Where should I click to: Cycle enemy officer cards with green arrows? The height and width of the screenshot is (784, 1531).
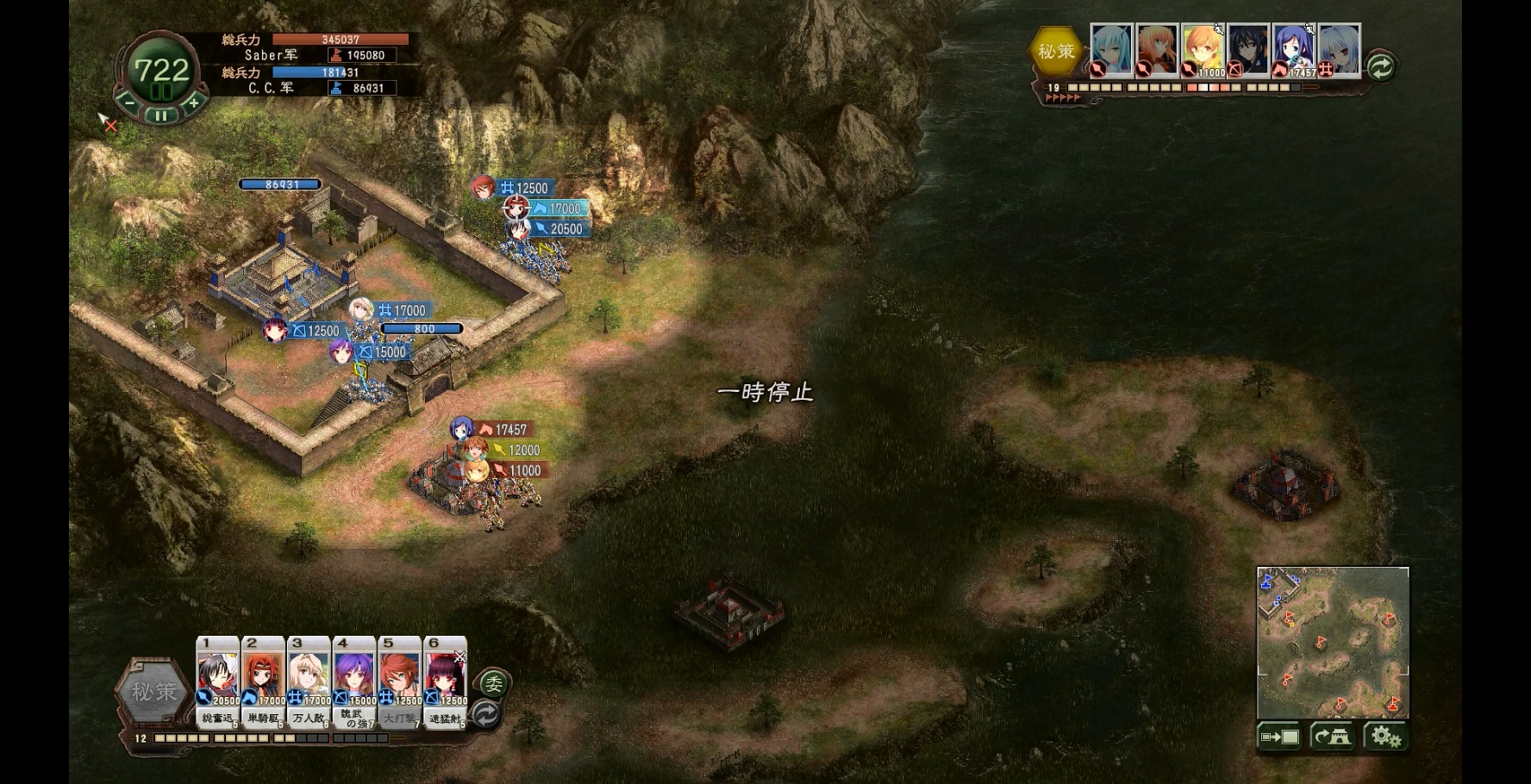point(1380,66)
